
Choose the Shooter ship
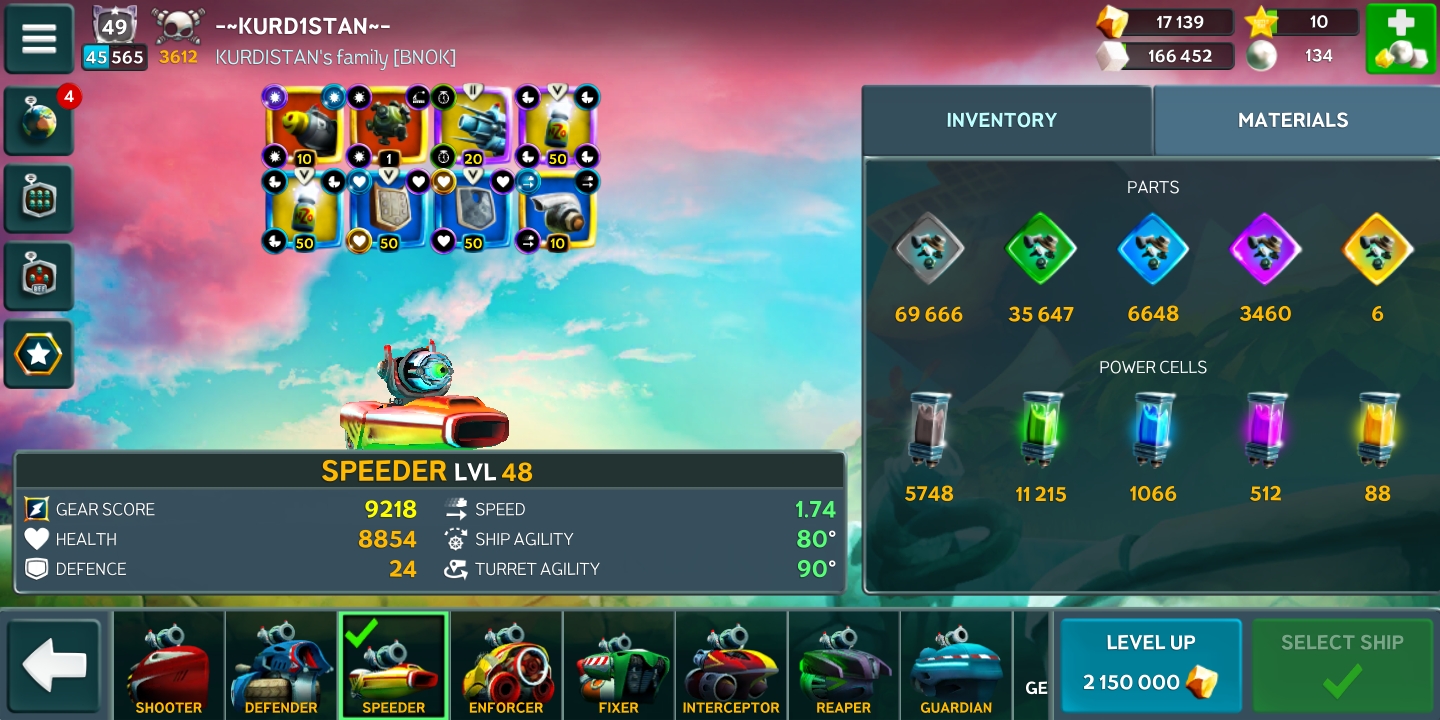point(168,666)
